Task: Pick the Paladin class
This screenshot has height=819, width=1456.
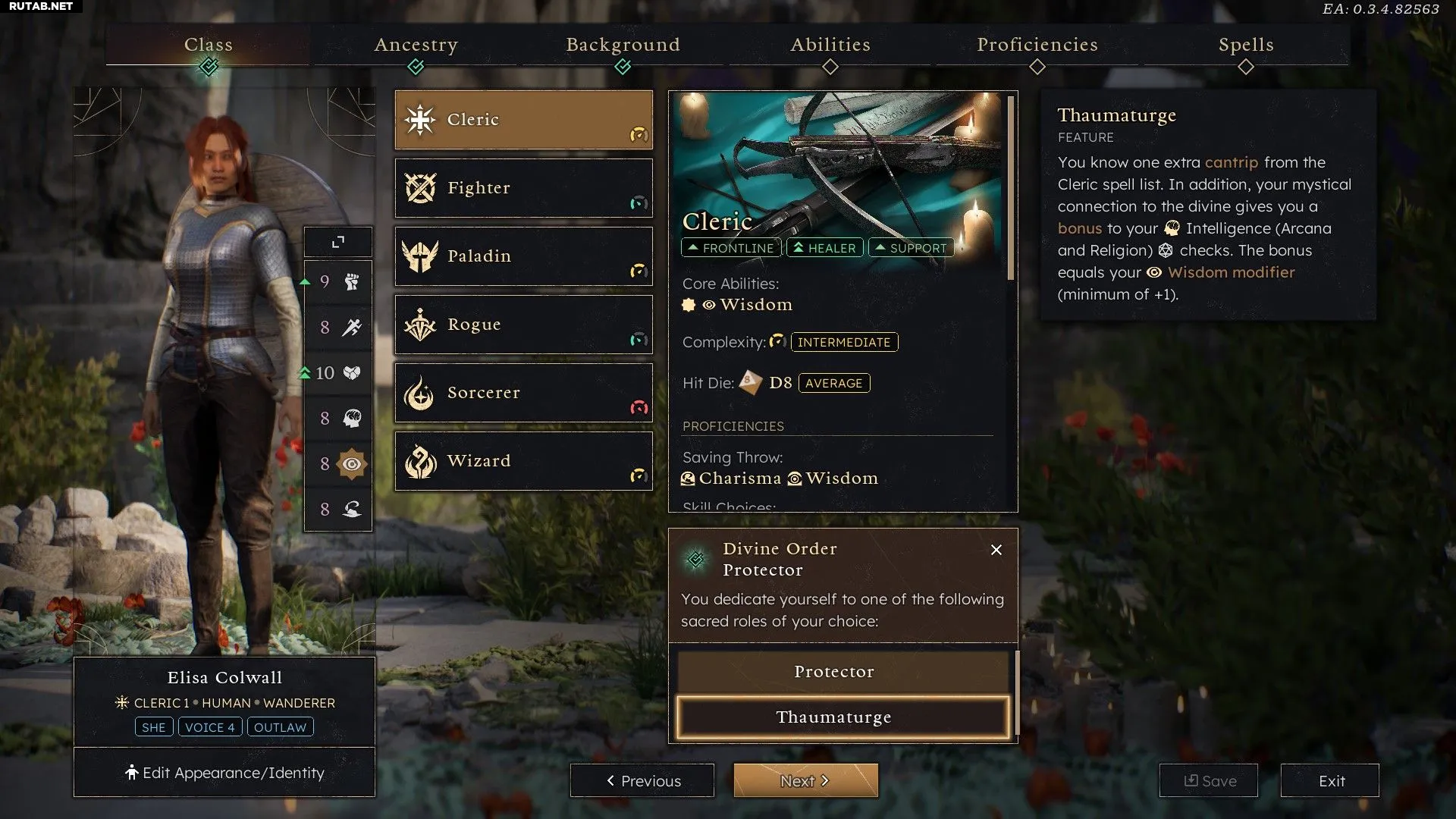Action: point(523,256)
